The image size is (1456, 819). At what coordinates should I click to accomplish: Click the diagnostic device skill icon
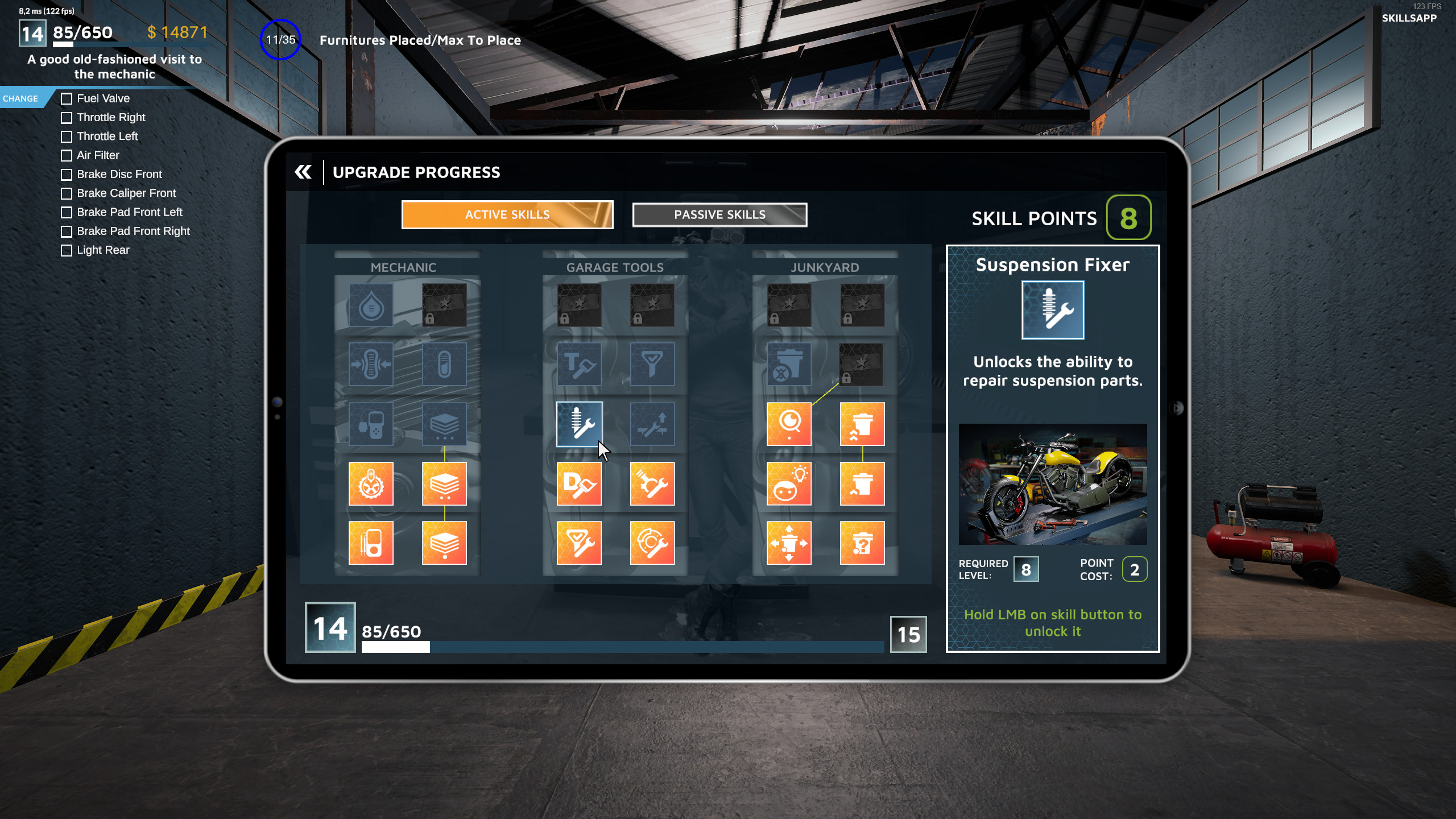371,424
